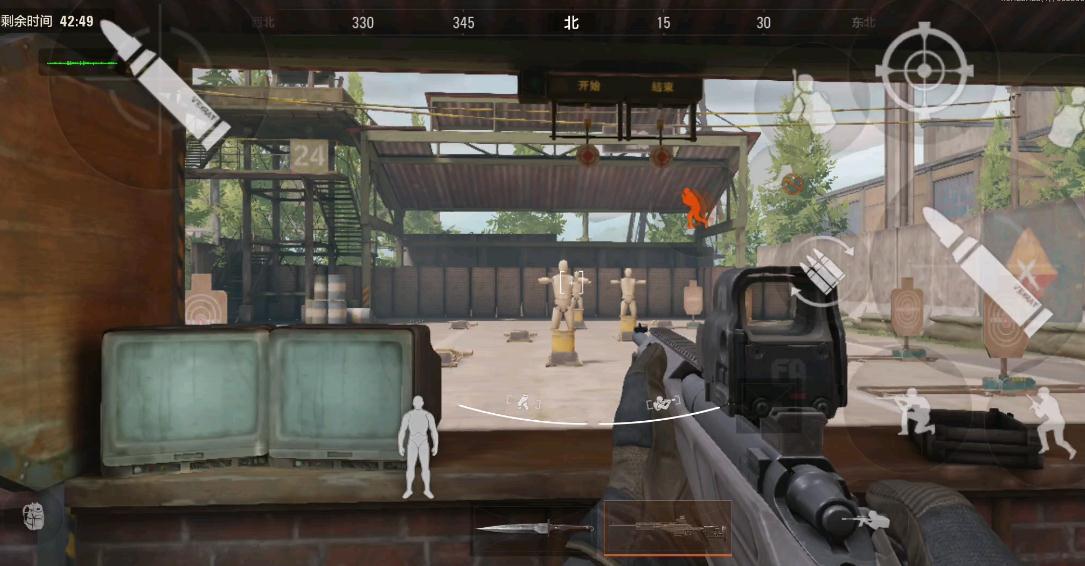Tap the right bullet fire button
Viewport: 1085px width, 566px height.
point(985,271)
